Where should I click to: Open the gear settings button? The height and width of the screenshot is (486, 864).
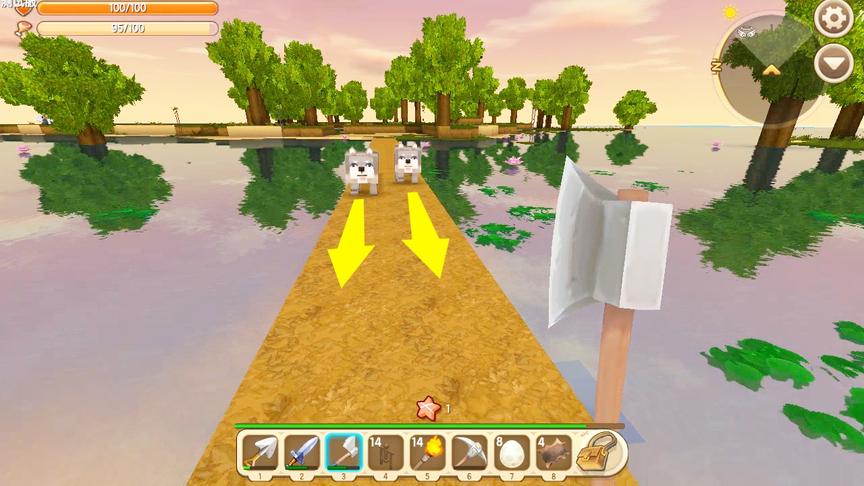click(x=832, y=18)
